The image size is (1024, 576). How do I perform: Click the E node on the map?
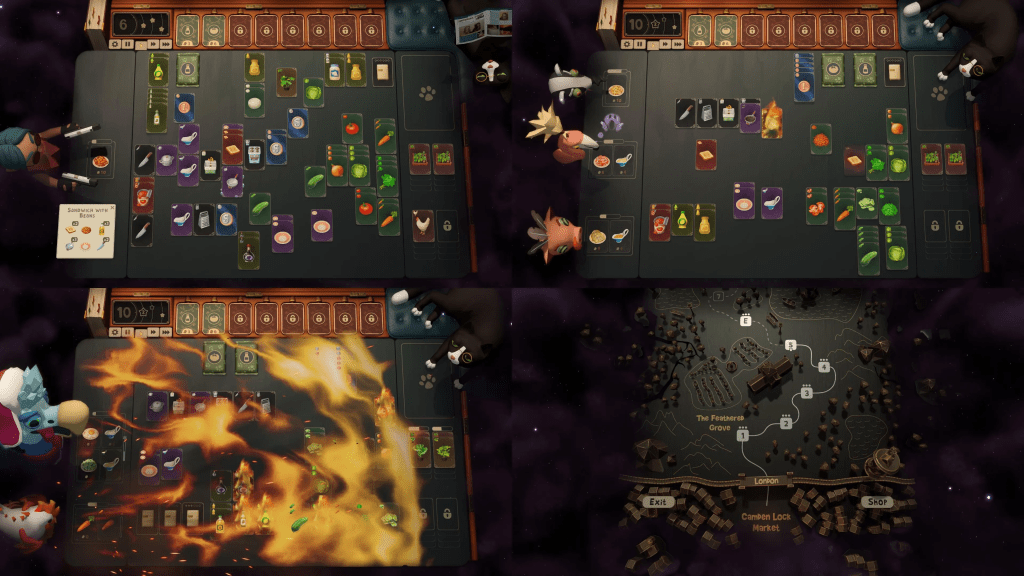(745, 321)
